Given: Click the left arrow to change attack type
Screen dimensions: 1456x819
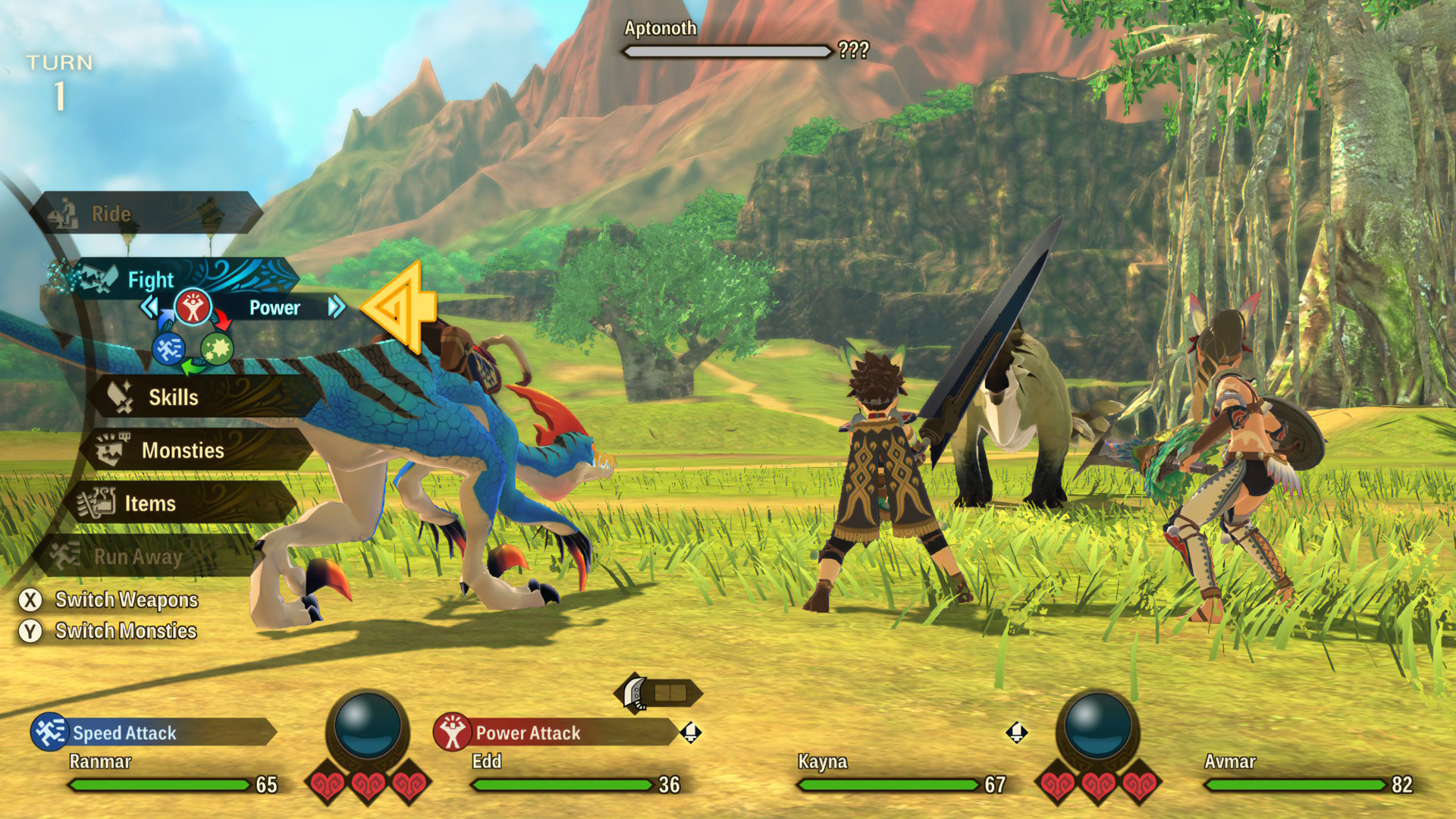Looking at the screenshot, I should point(149,308).
